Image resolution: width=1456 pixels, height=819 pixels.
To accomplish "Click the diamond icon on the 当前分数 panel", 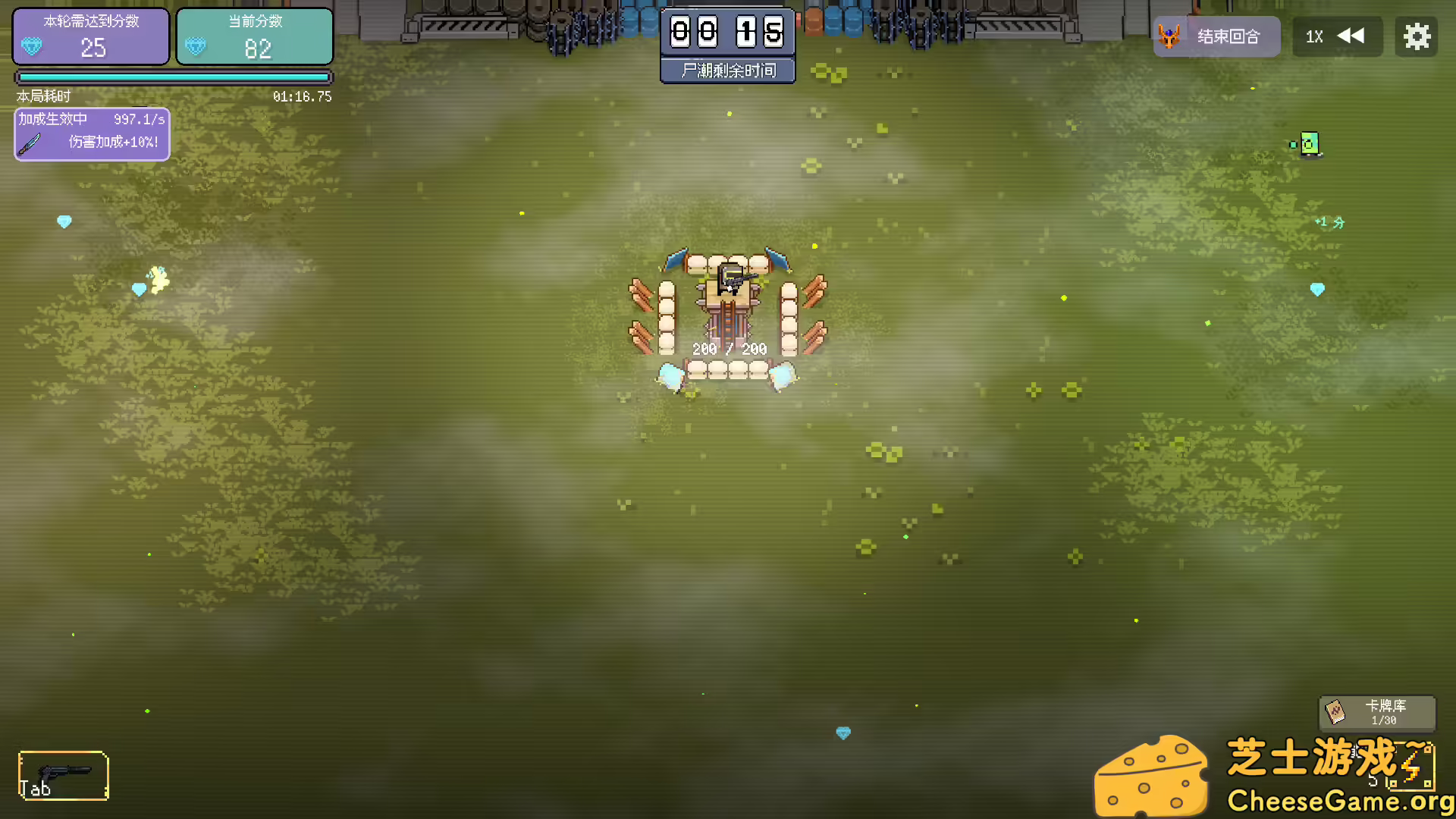I will click(x=196, y=47).
